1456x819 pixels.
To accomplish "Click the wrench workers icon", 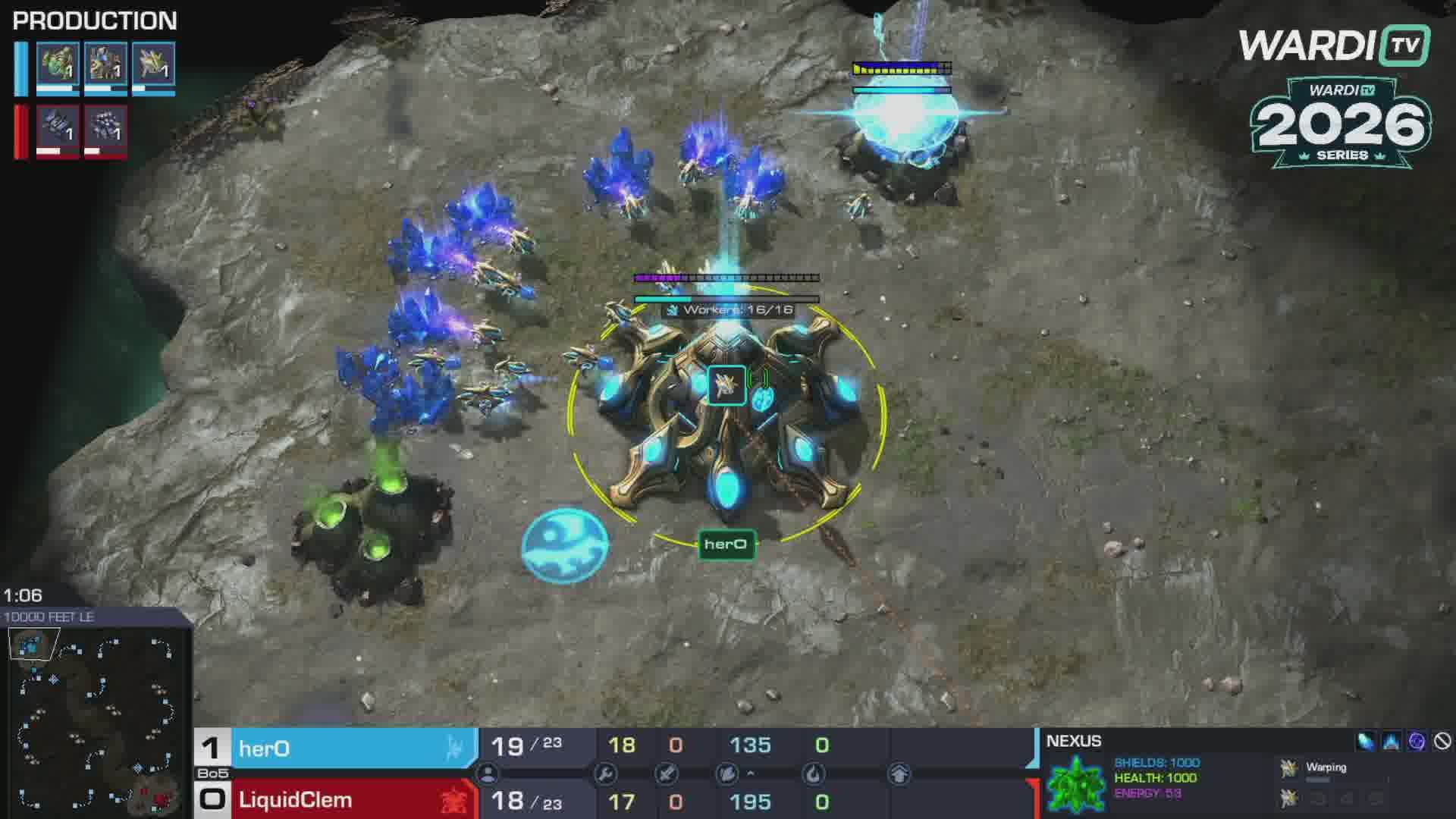I will tap(606, 774).
